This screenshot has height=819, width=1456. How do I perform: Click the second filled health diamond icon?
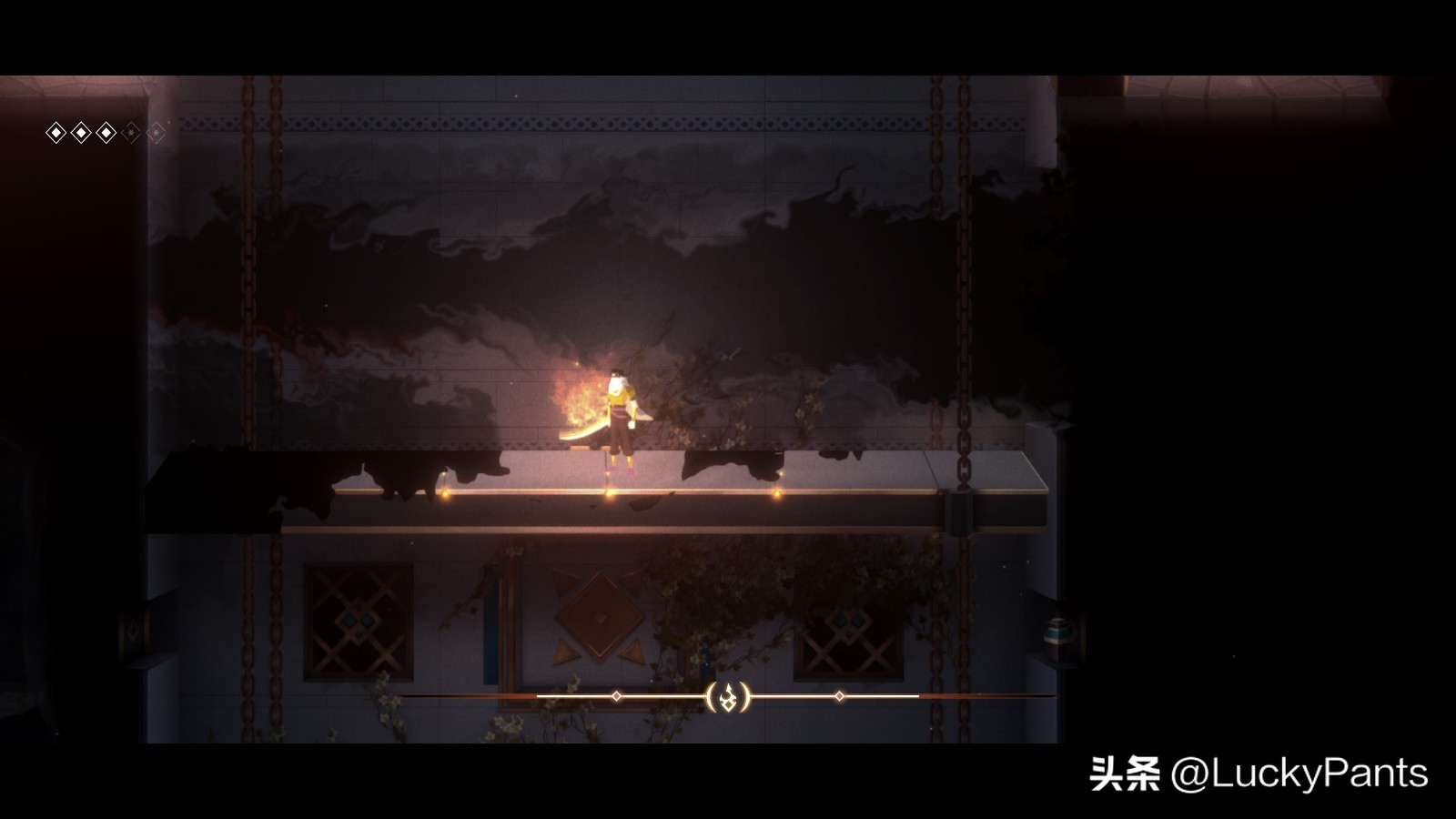(x=81, y=132)
